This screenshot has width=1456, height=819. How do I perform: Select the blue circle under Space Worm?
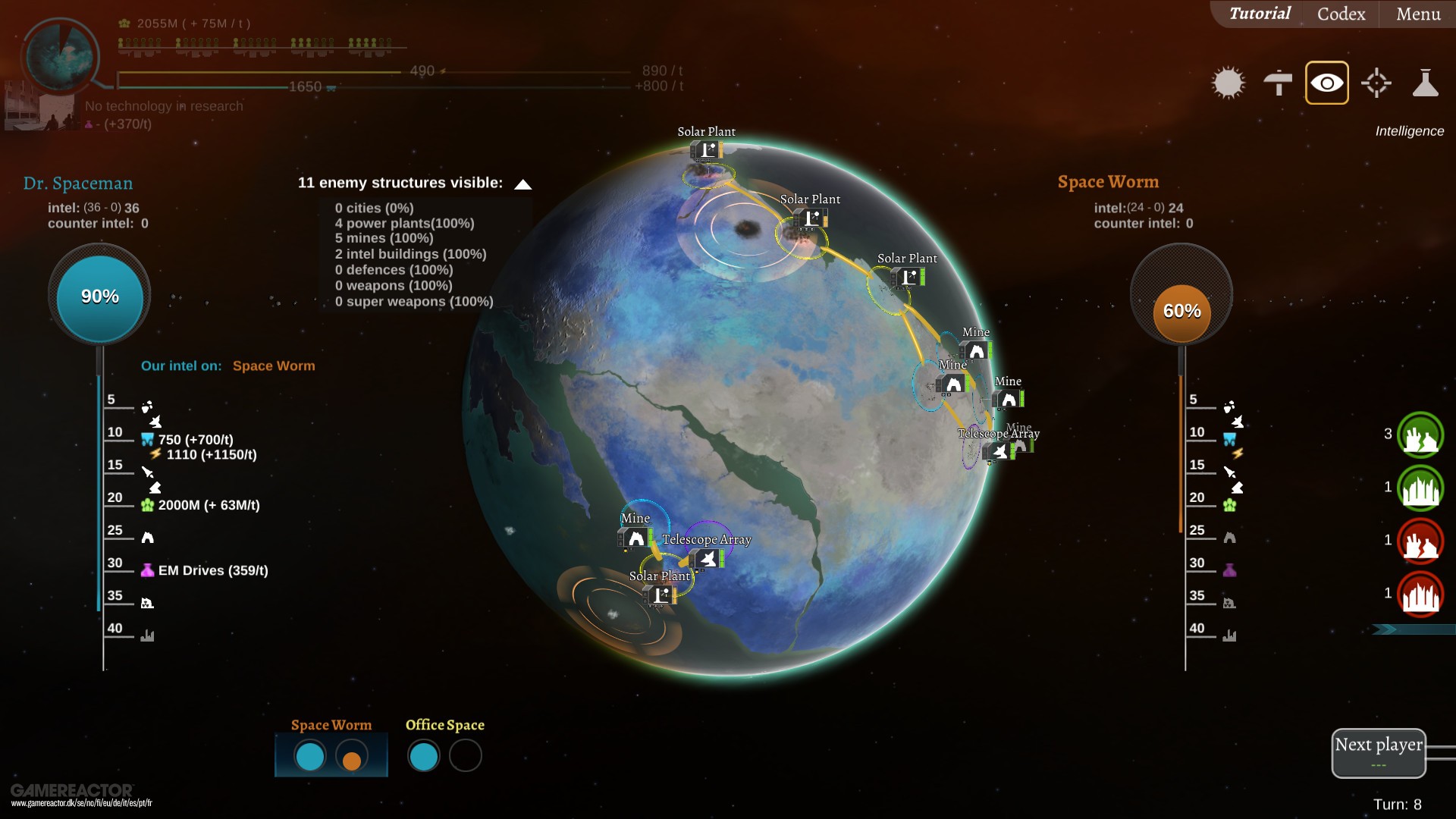pyautogui.click(x=309, y=756)
